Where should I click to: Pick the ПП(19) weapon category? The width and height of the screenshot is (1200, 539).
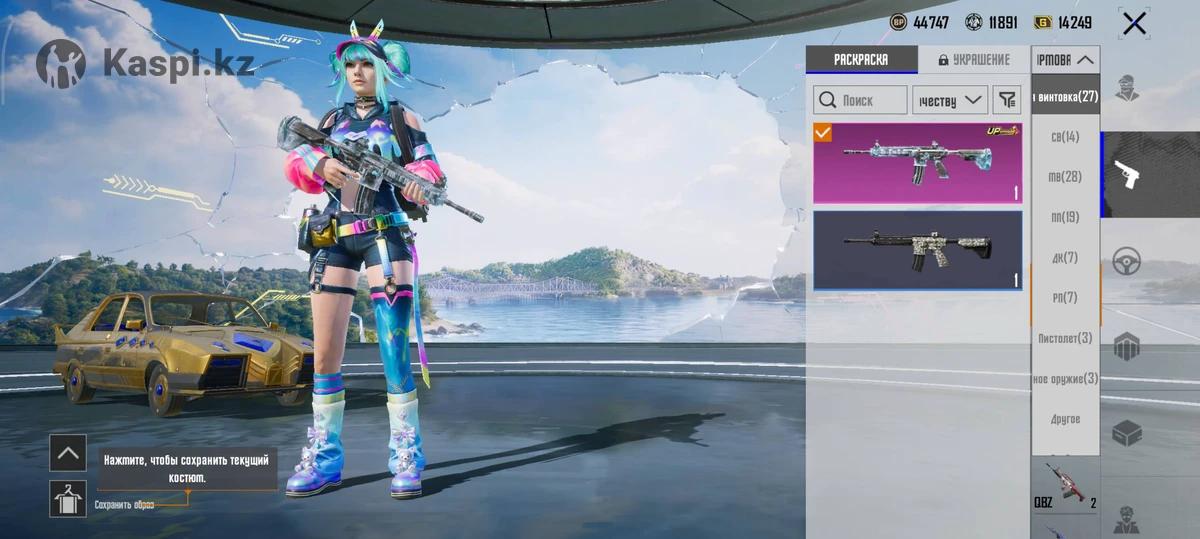[x=1065, y=217]
